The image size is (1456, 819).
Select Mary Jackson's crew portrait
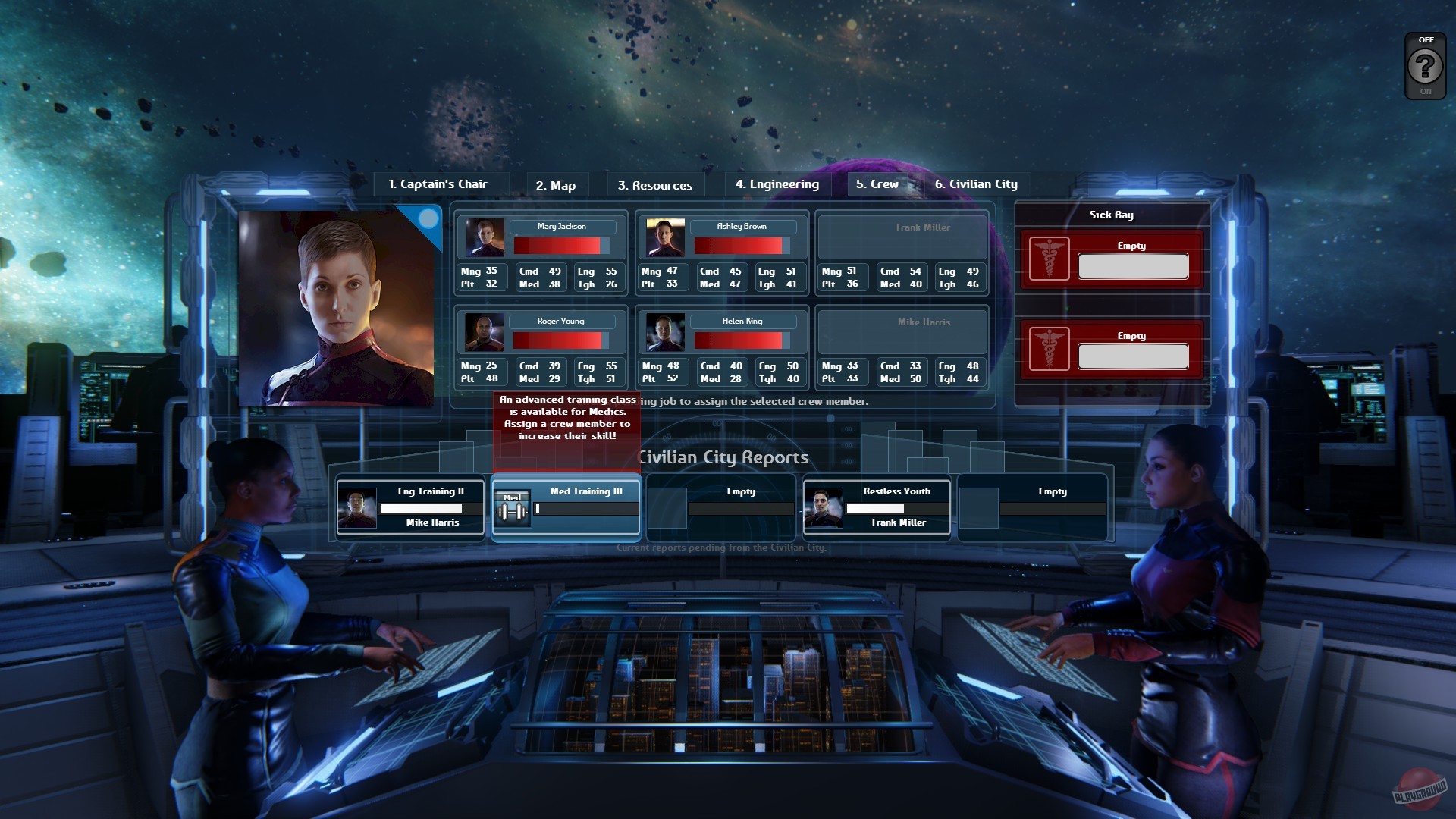click(485, 237)
